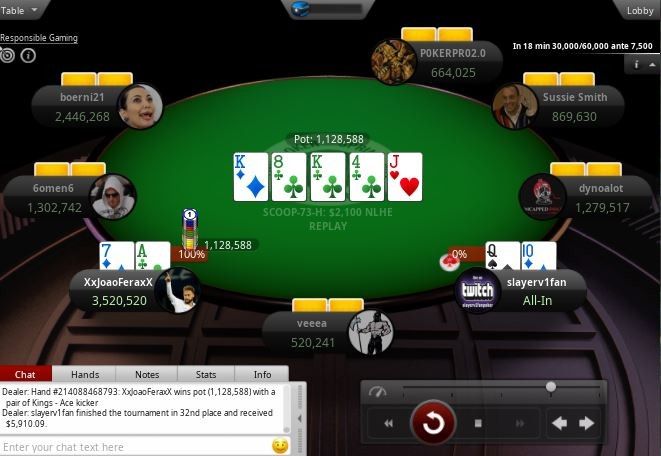Click the replay speed slider handle
Screen dimensions: 661x456
[550, 386]
